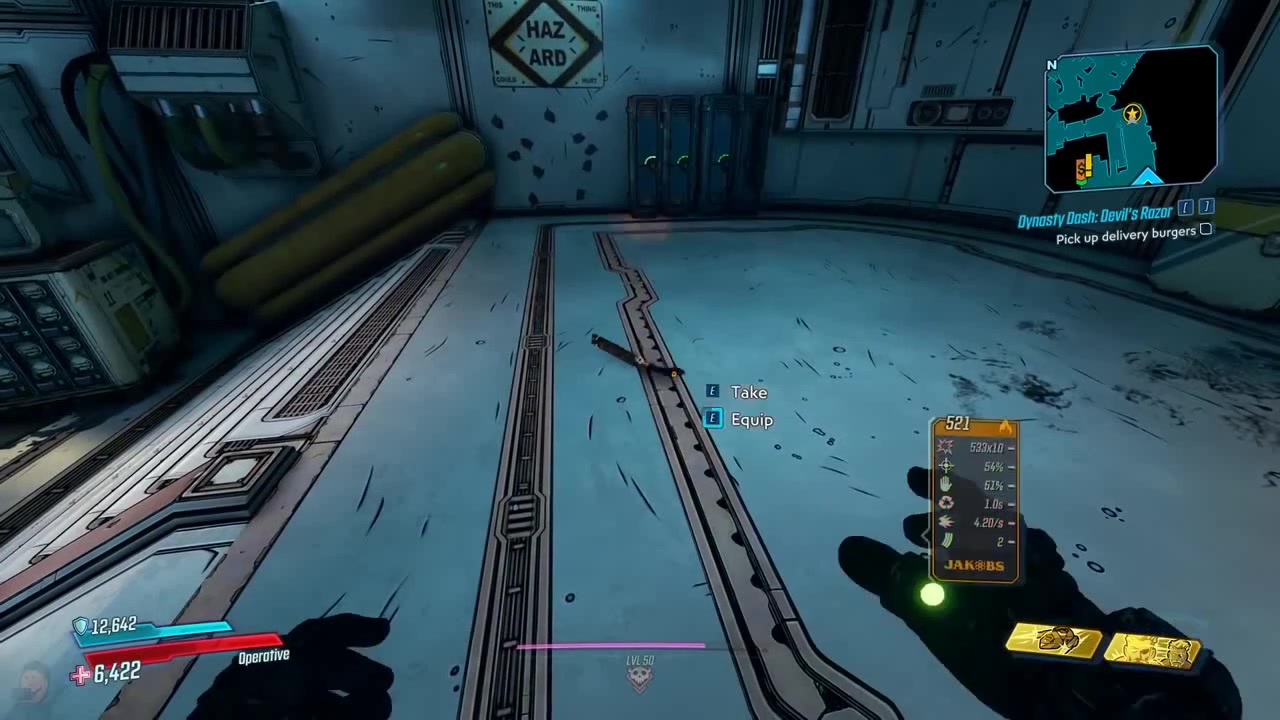Image resolution: width=1280 pixels, height=720 pixels.
Task: Click the JAKOBS manufacturer logo on weapon card
Action: tap(975, 565)
